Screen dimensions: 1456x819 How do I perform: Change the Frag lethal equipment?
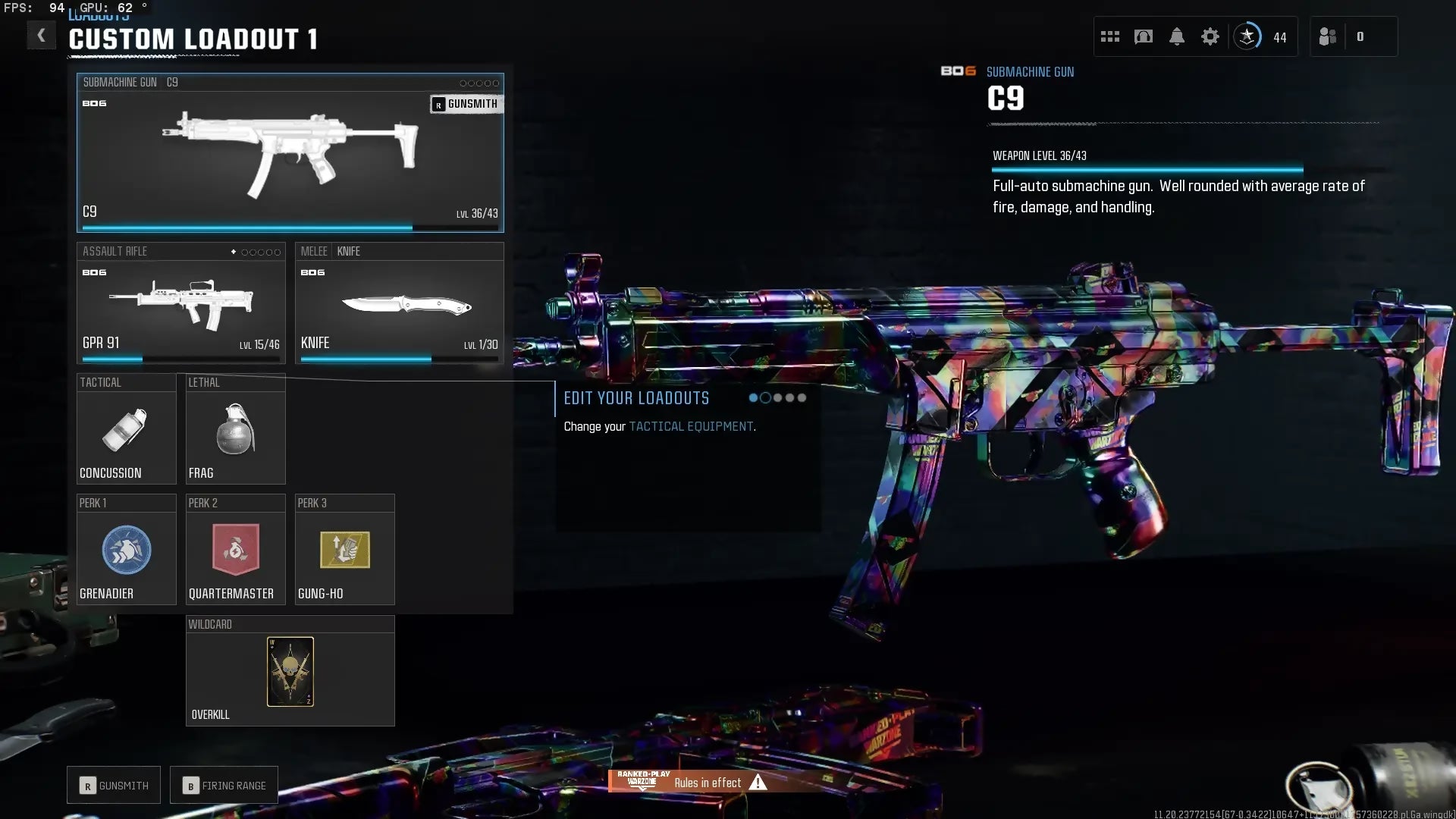235,429
